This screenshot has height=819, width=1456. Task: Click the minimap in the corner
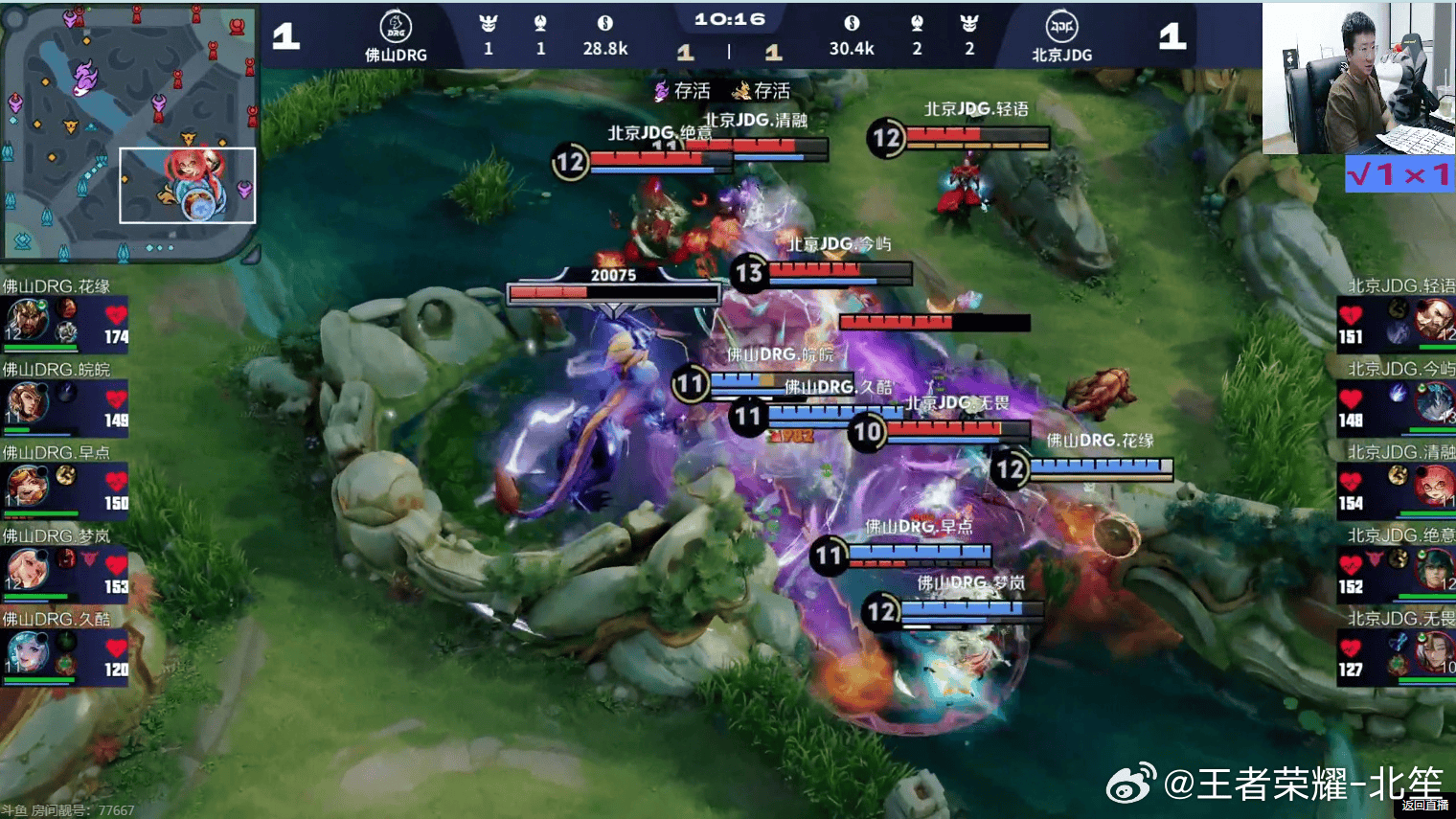129,132
